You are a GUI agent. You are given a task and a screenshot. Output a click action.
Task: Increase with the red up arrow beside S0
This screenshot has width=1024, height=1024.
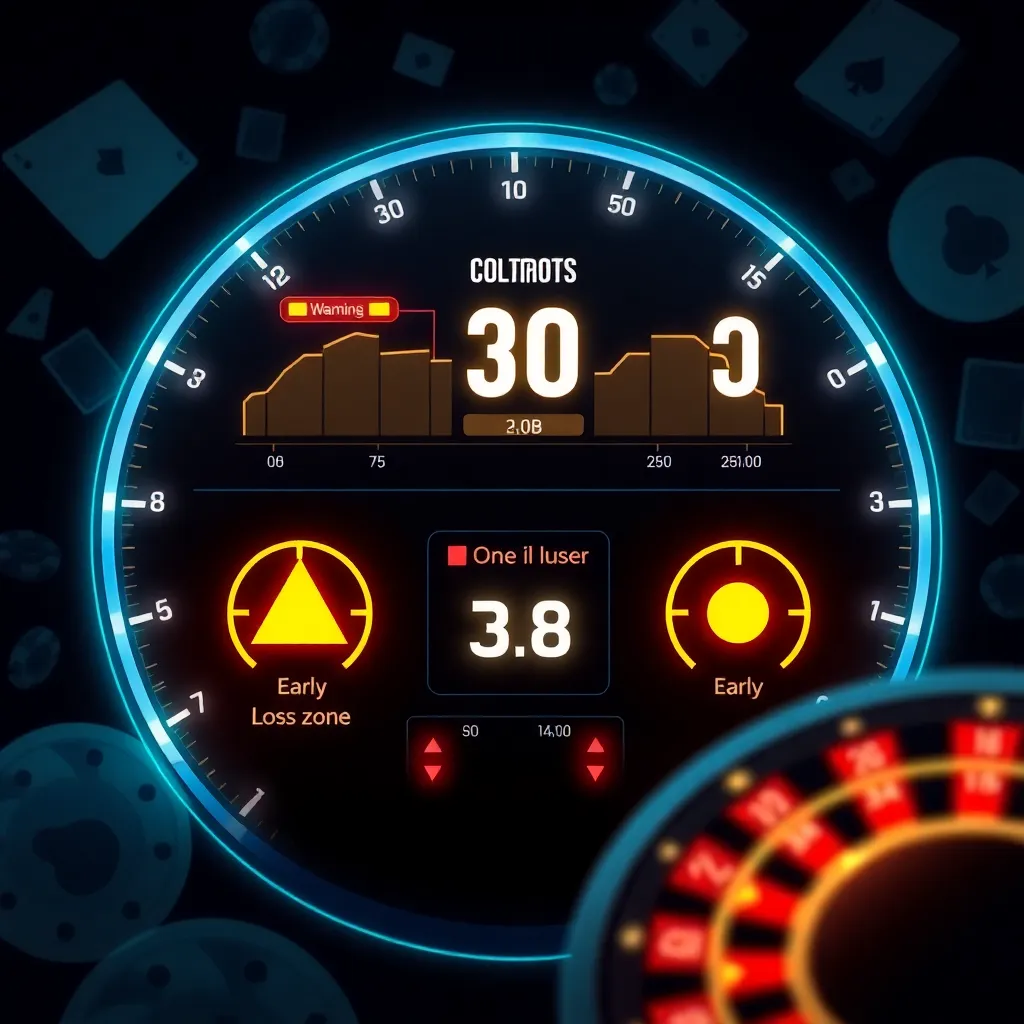pyautogui.click(x=433, y=746)
